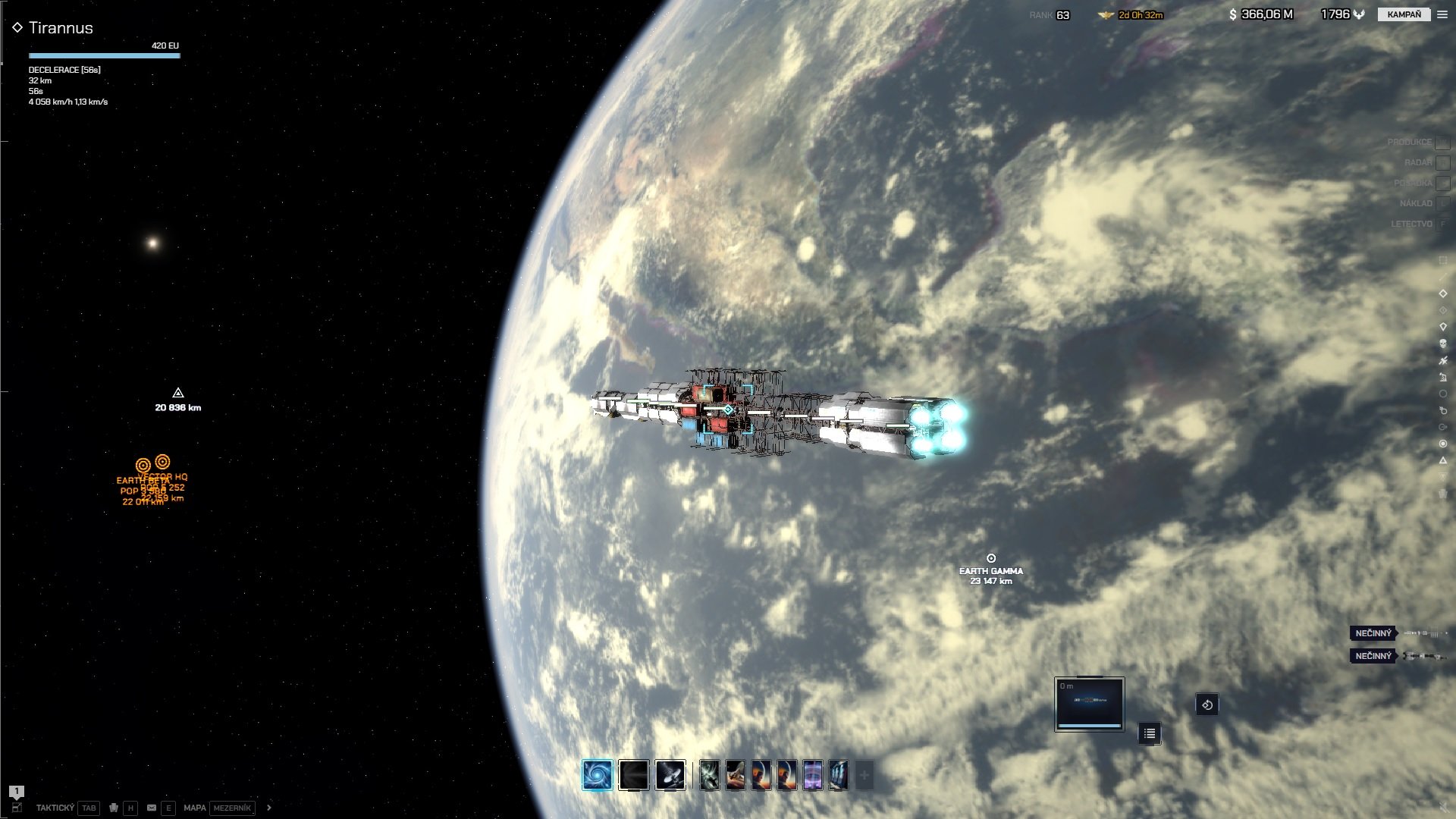The width and height of the screenshot is (1456, 819).
Task: Select the VECTOR HQ orange marker
Action: tap(162, 462)
